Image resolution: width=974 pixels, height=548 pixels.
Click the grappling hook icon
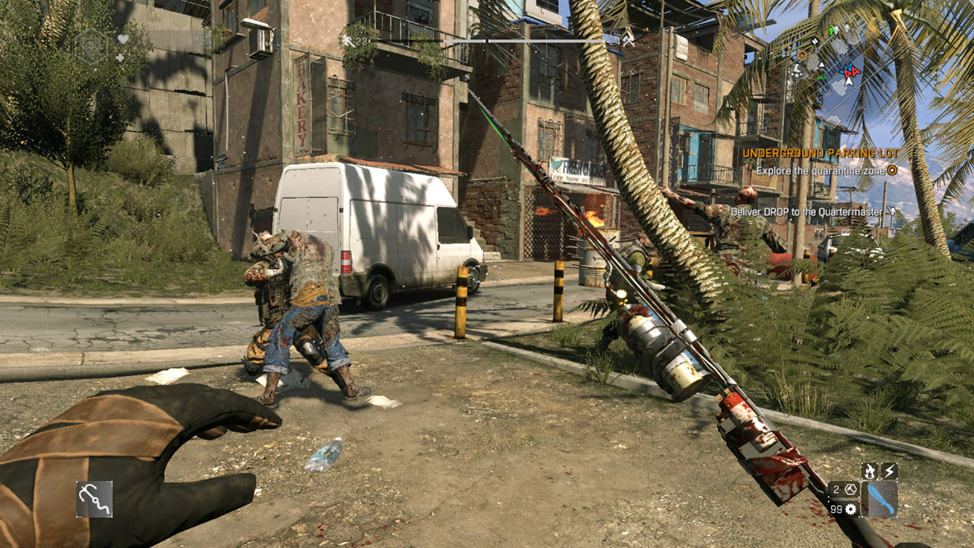(x=95, y=499)
